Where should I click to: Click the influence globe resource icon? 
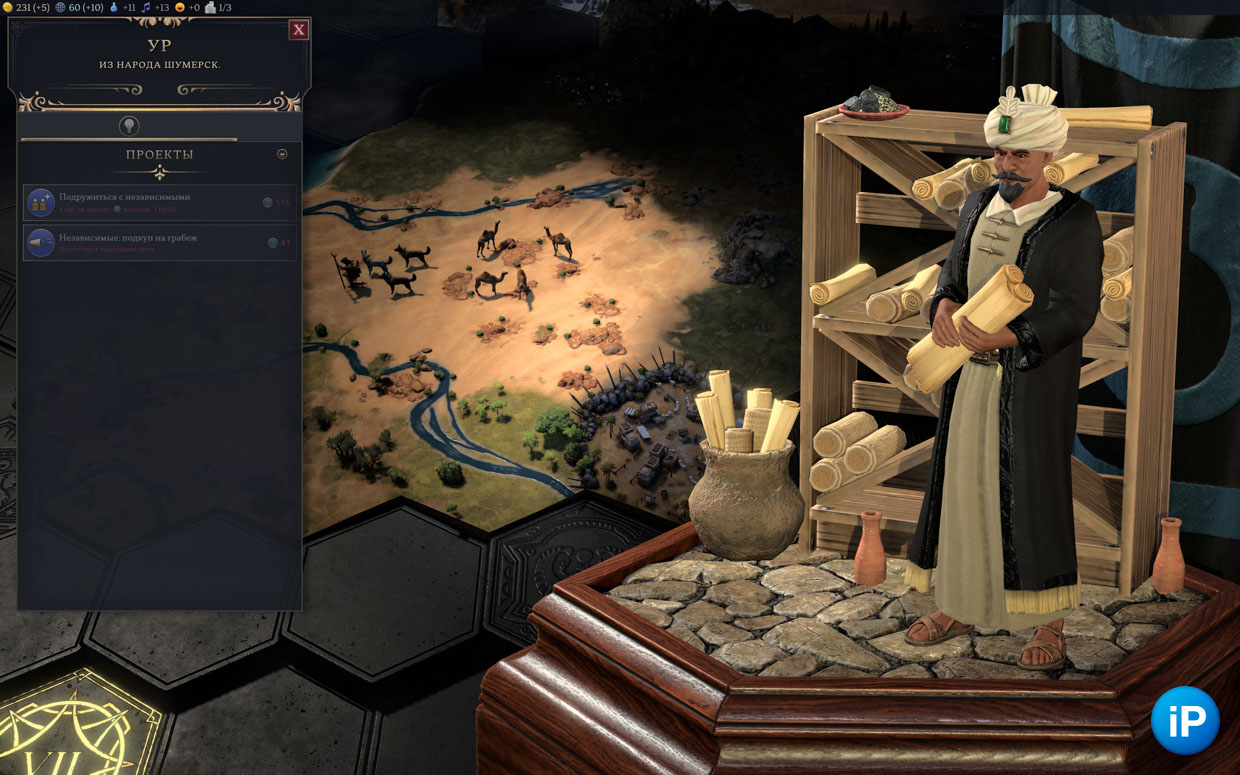60,7
